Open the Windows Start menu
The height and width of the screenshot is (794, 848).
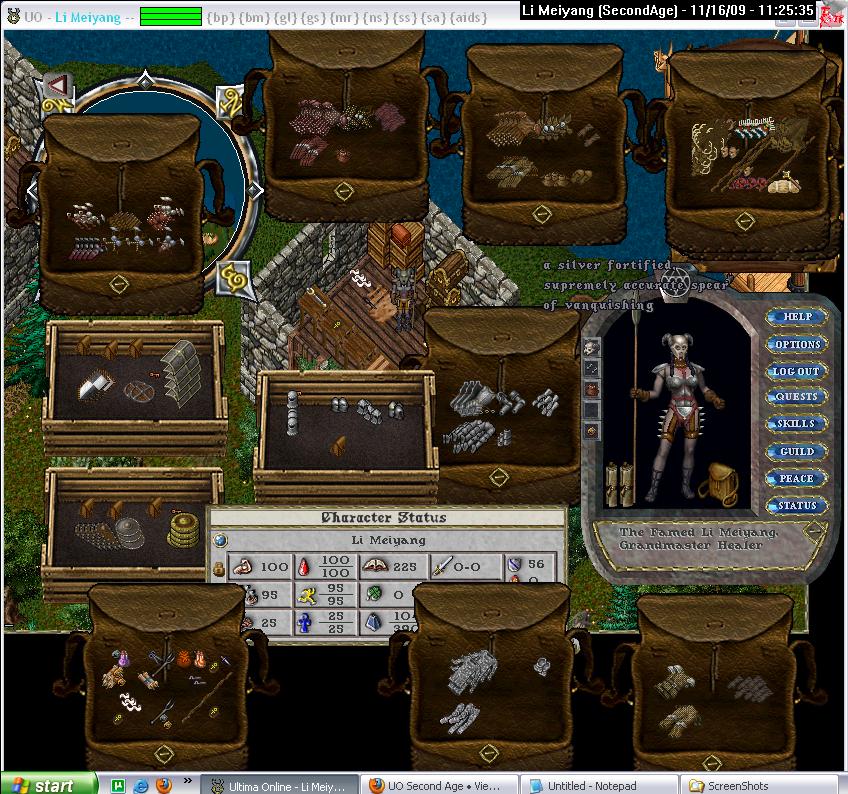click(49, 784)
